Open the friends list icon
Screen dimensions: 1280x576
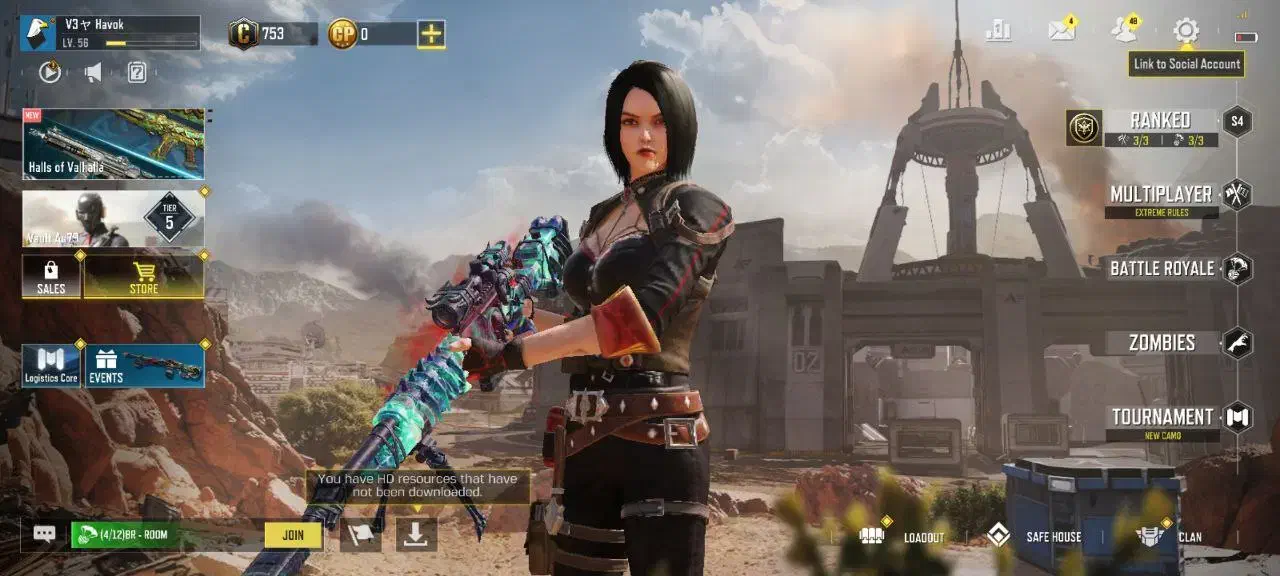[1124, 31]
